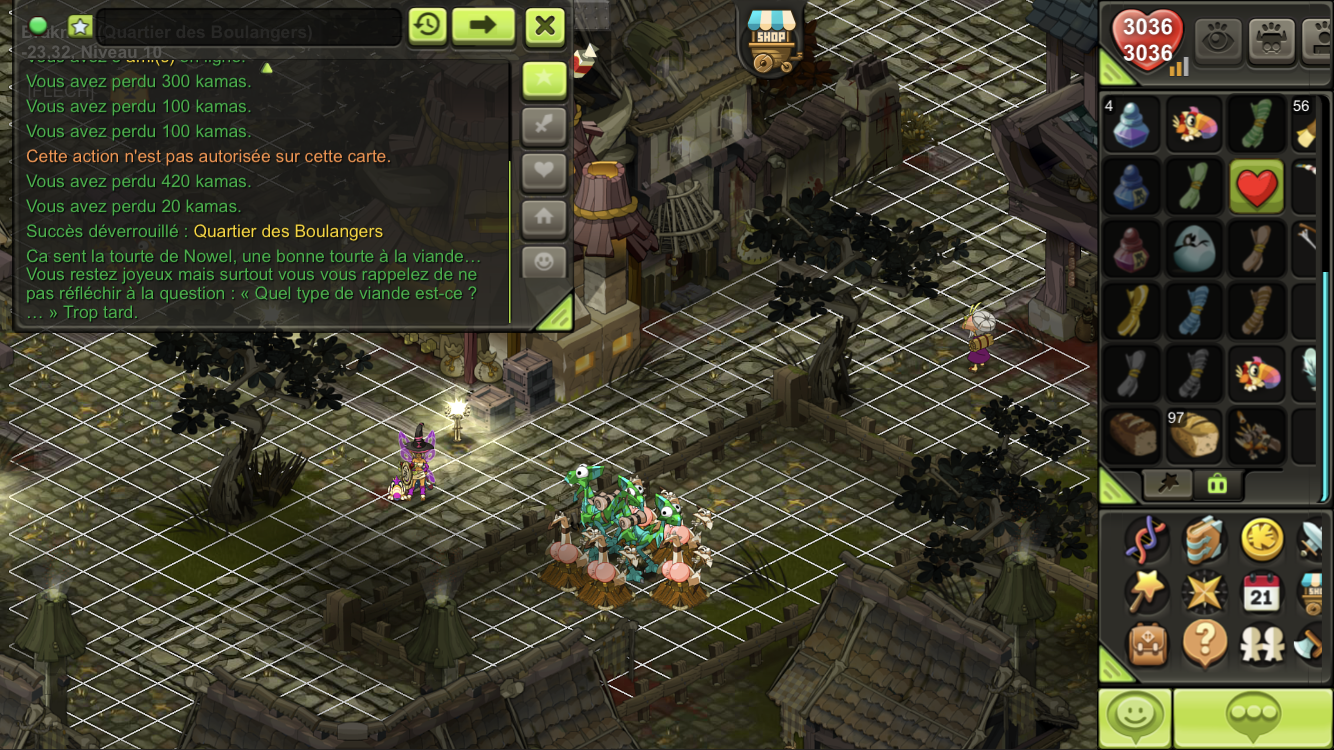Select the star chat channel filter
The image size is (1334, 750).
coord(545,80)
